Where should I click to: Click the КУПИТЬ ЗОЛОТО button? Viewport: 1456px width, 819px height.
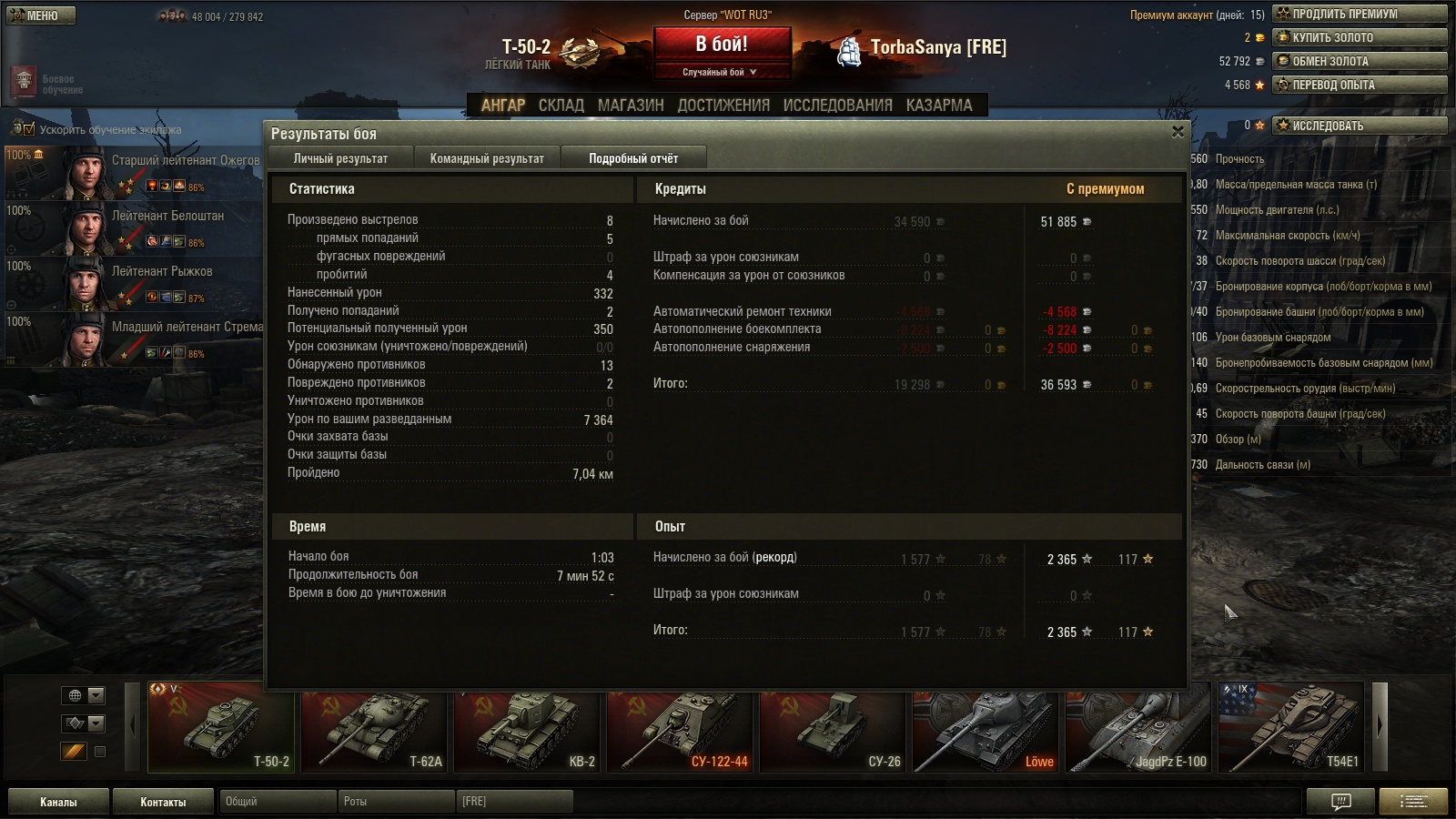click(1359, 37)
